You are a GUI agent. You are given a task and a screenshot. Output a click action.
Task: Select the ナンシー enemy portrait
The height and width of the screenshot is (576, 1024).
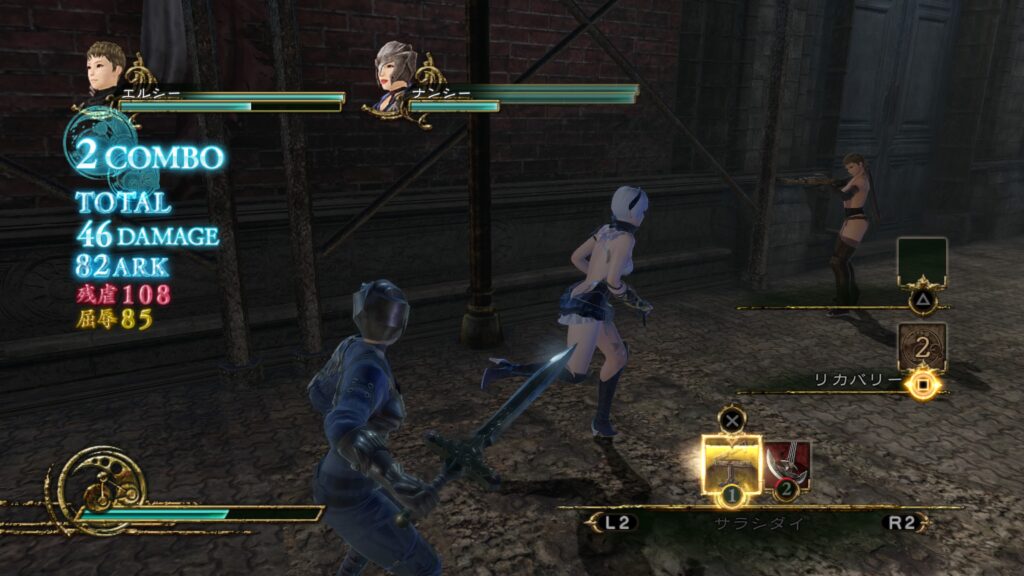click(394, 67)
